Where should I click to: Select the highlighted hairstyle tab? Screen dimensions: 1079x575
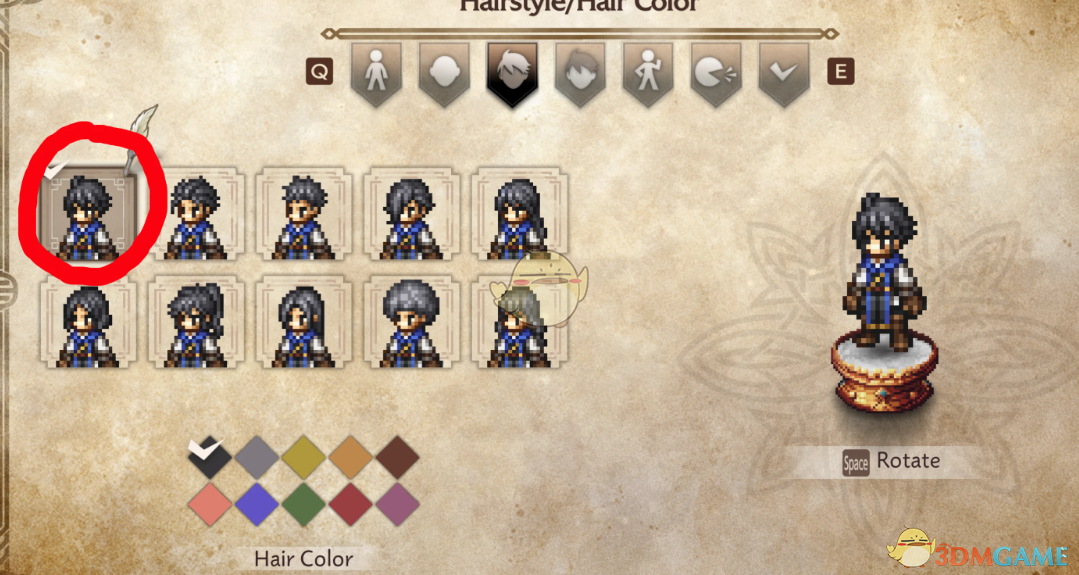pyautogui.click(x=512, y=72)
